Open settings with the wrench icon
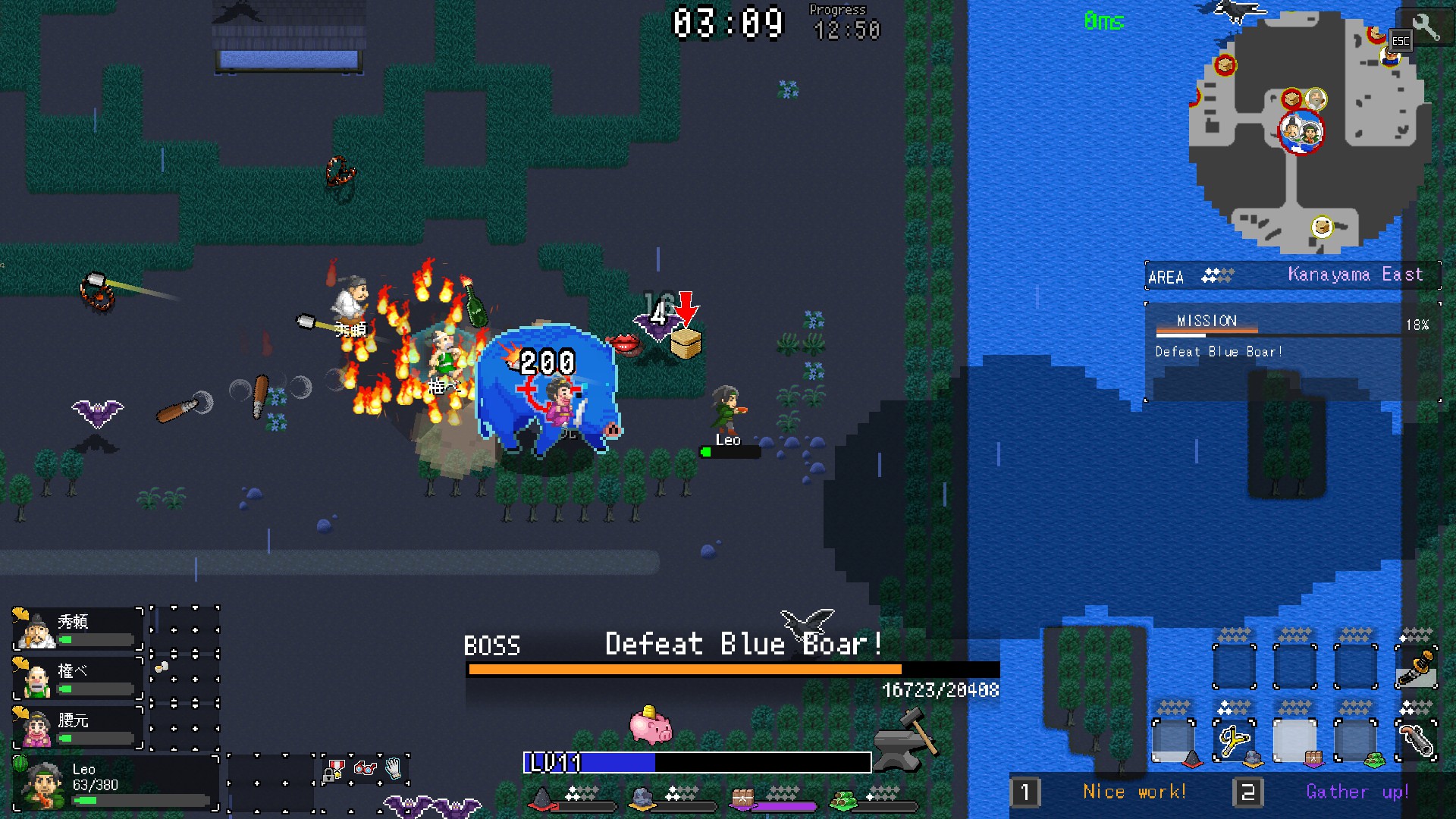This screenshot has height=819, width=1456. click(x=1426, y=27)
